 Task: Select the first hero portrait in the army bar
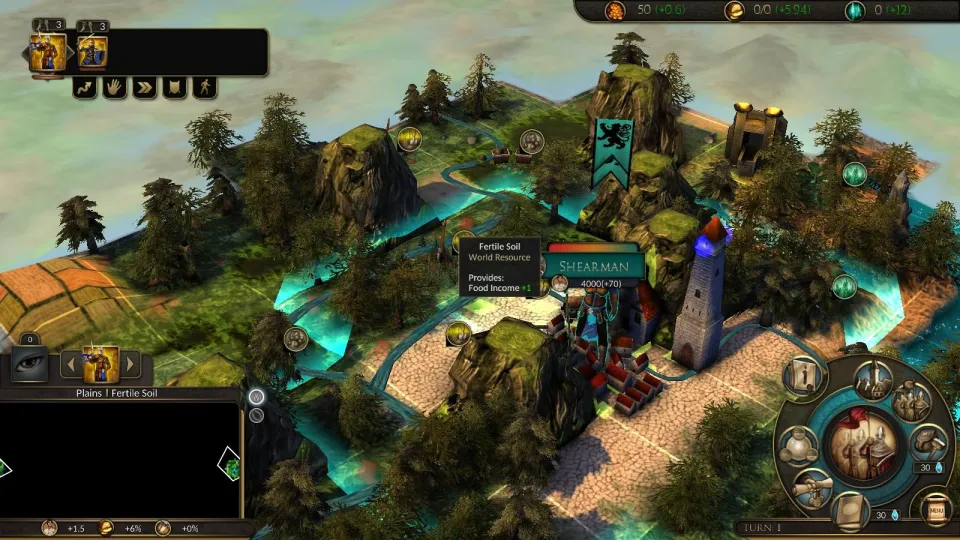[48, 52]
